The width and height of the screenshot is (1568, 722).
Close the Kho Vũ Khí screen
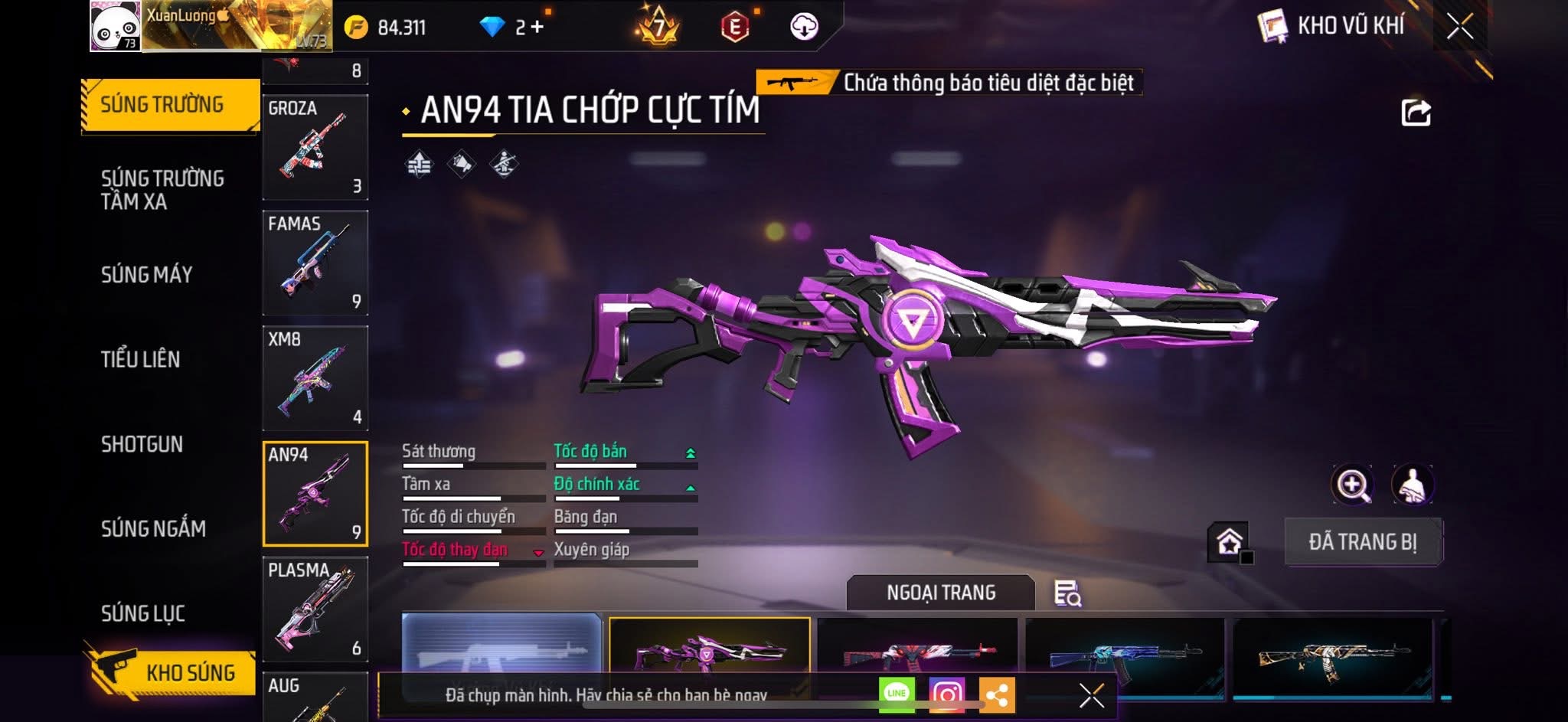(1460, 26)
